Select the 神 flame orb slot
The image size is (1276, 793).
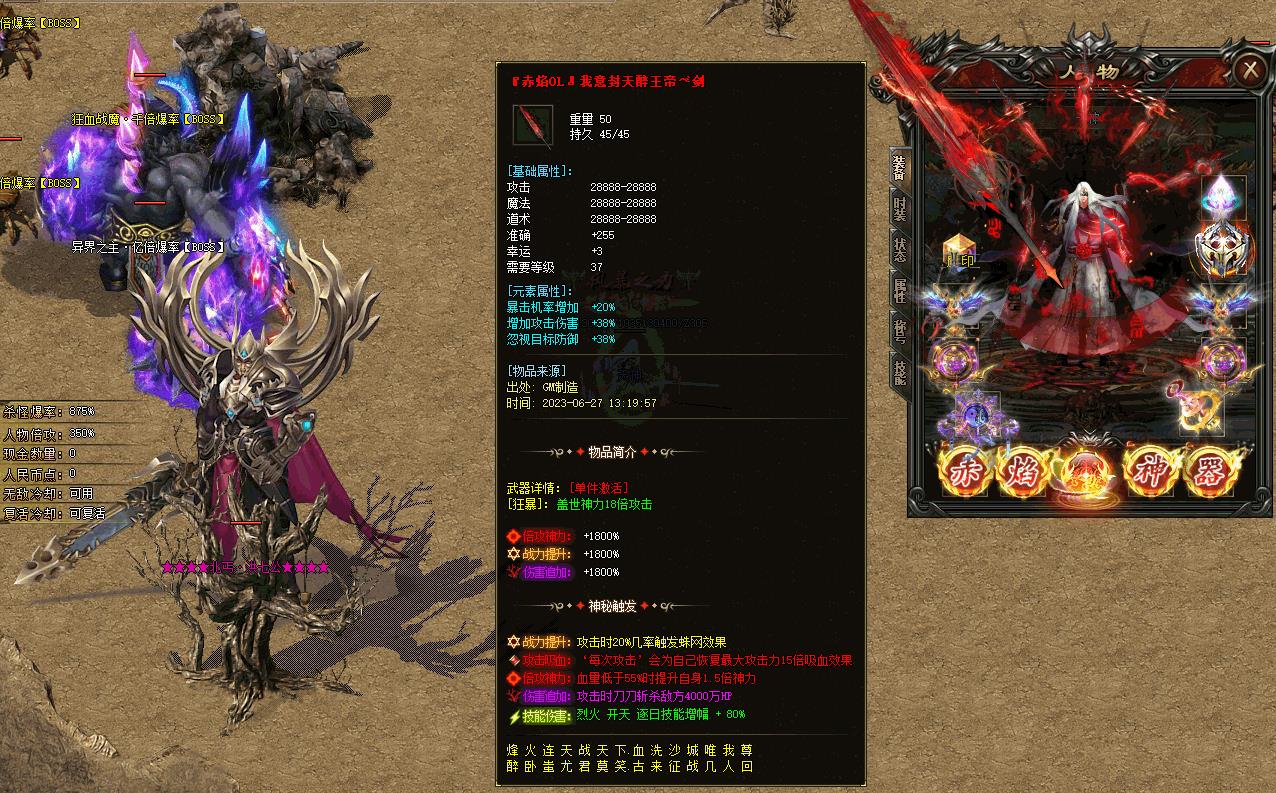[x=1150, y=471]
